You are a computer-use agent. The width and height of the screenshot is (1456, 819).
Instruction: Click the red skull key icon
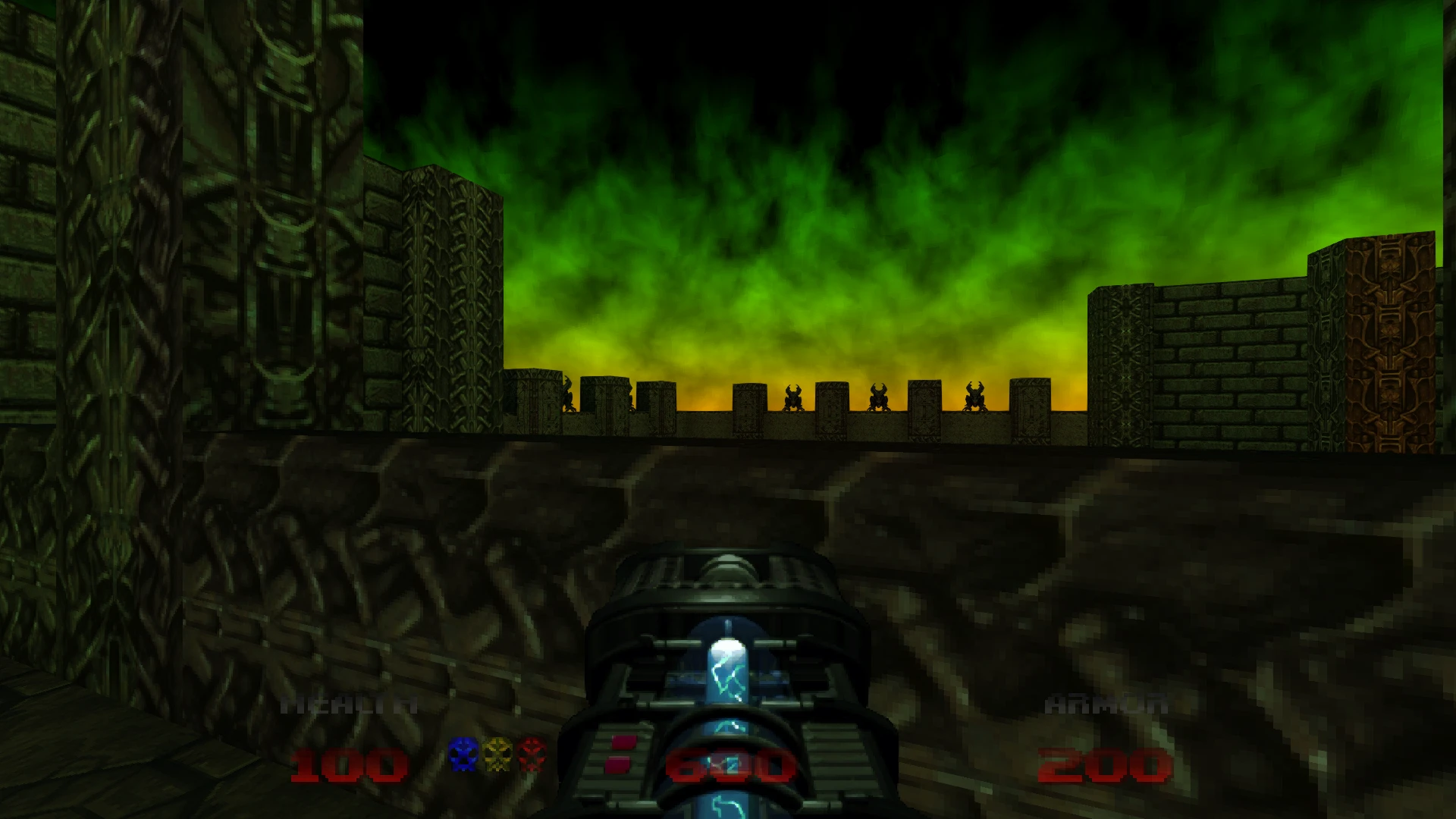click(531, 755)
